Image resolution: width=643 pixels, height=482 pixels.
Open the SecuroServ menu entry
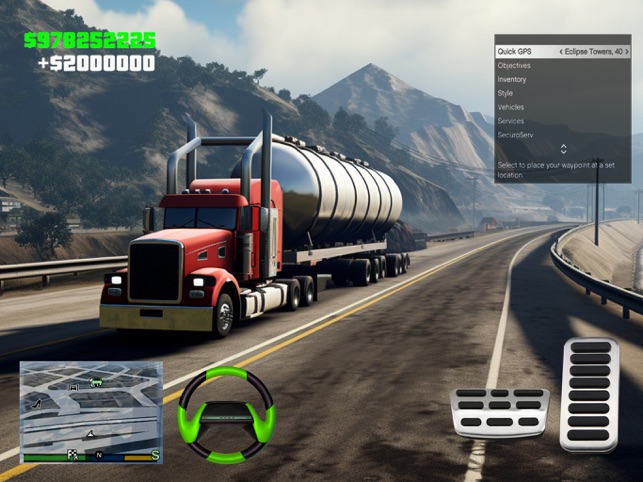563,134
